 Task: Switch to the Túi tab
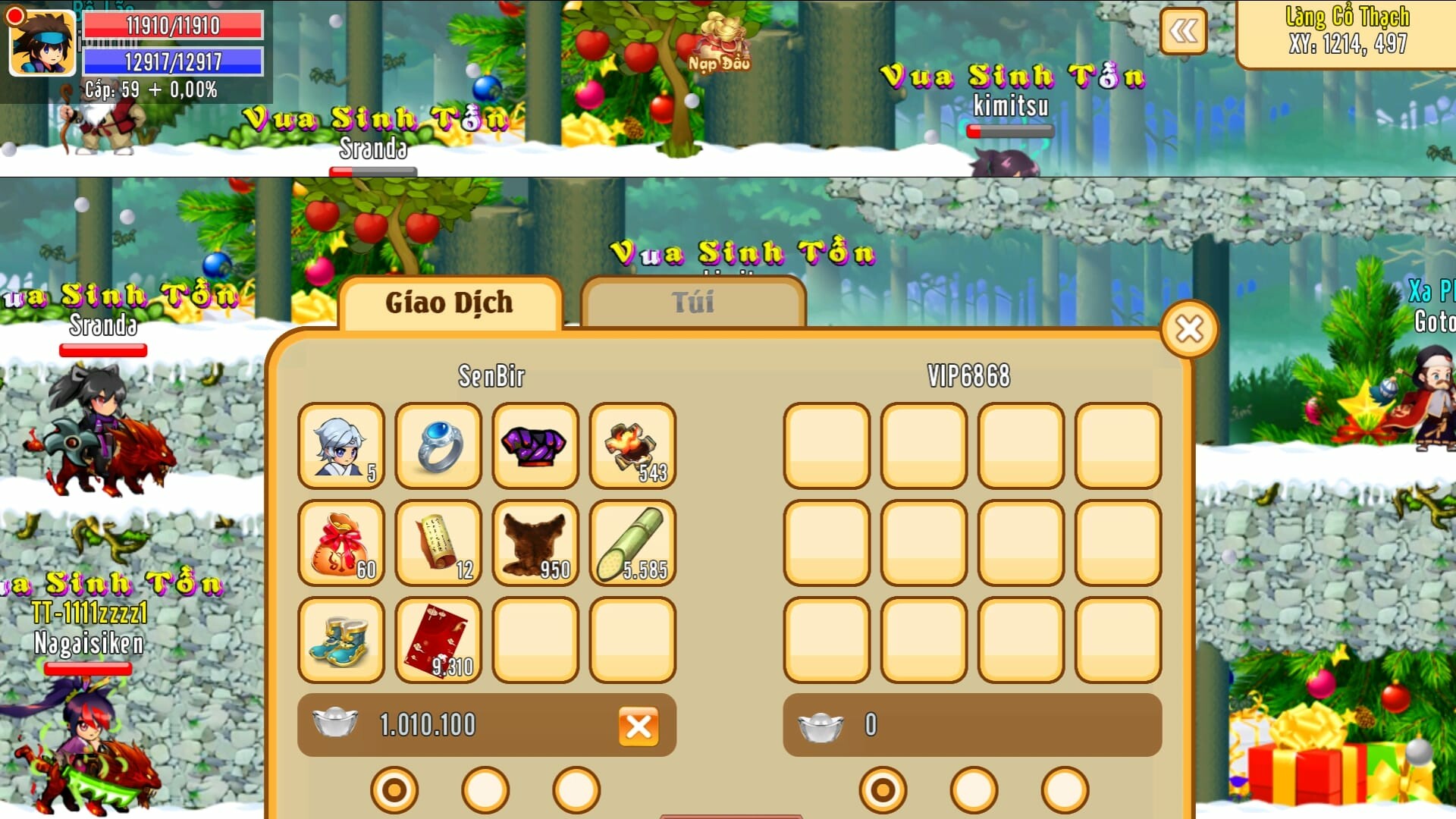692,302
